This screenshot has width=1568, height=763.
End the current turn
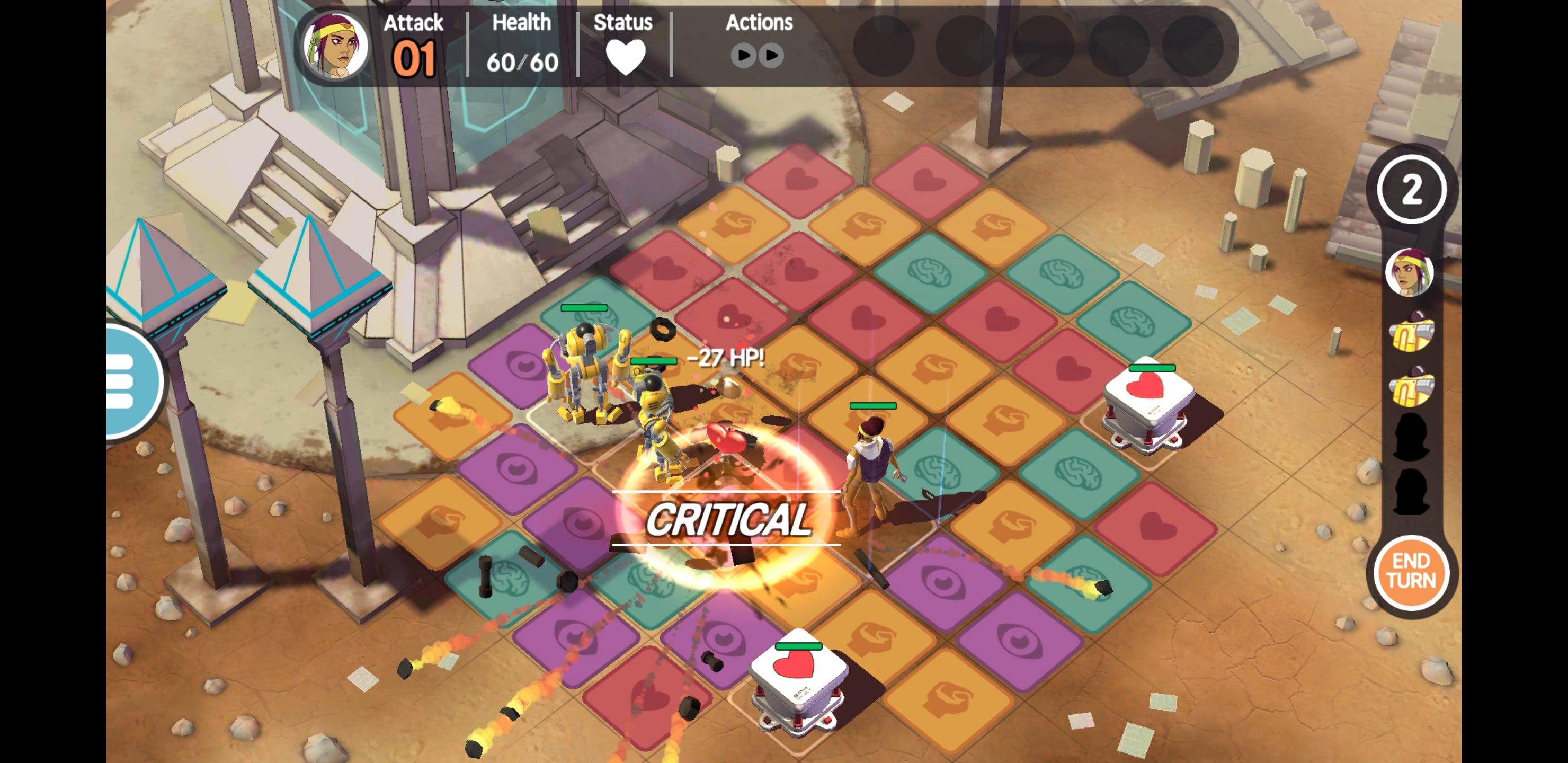[1411, 571]
